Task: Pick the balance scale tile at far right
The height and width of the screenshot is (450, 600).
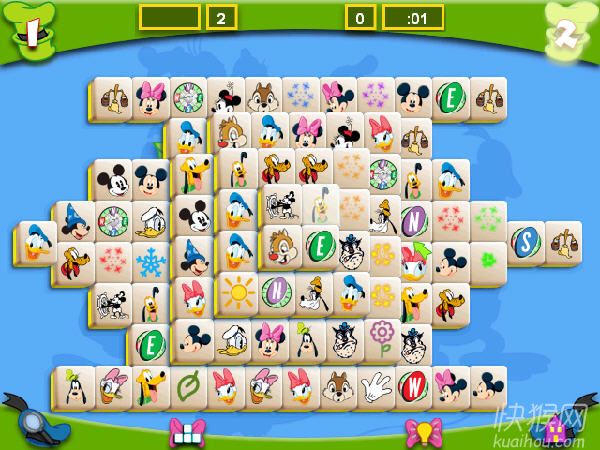Action: coord(564,240)
